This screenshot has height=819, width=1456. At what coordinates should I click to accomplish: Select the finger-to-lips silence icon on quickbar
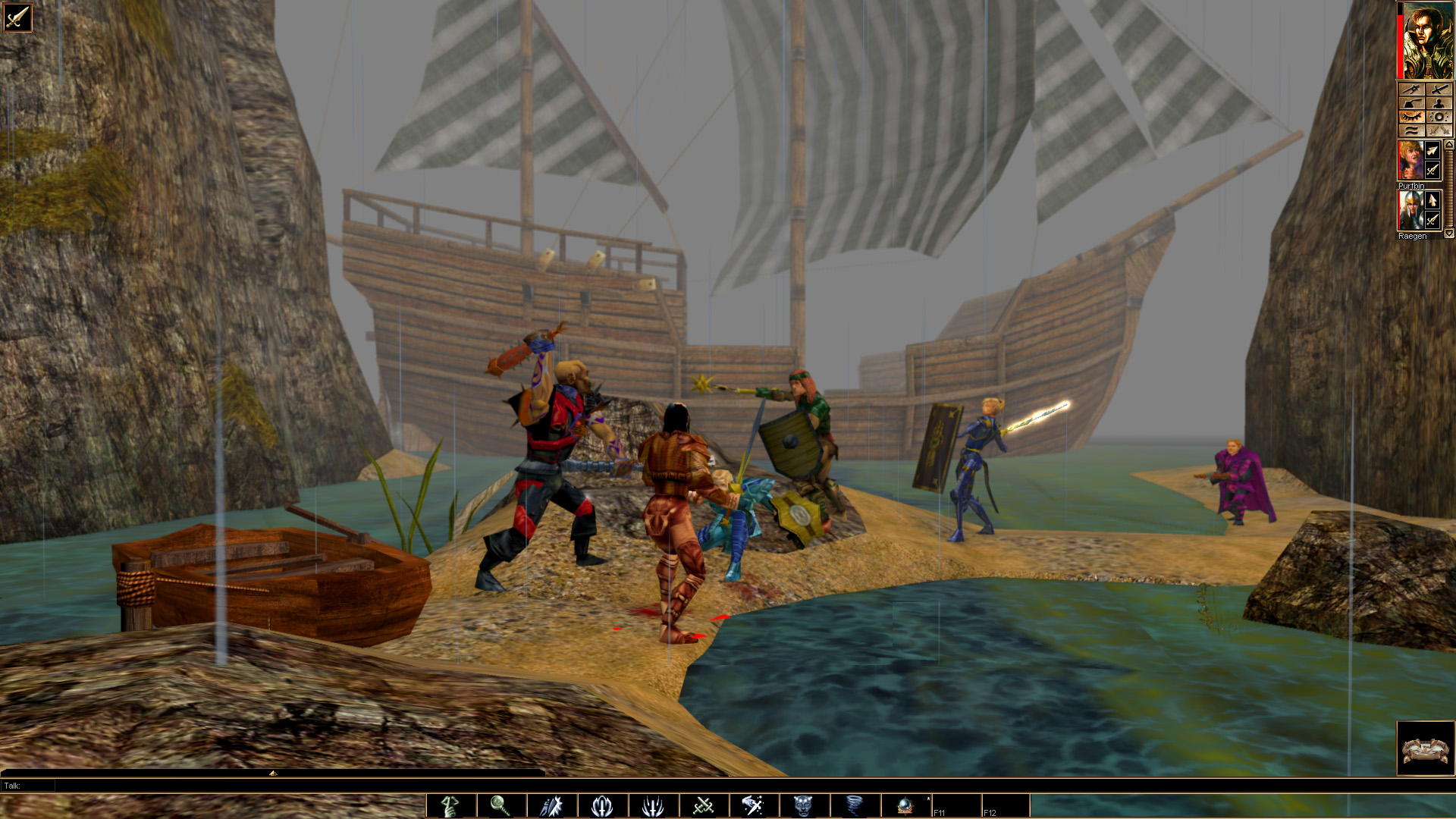[450, 805]
